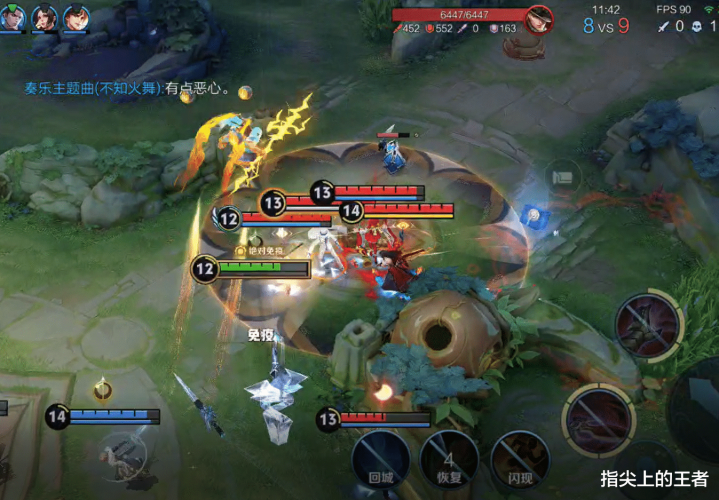
Task: Tap the faded circular flag icon
Action: [564, 177]
